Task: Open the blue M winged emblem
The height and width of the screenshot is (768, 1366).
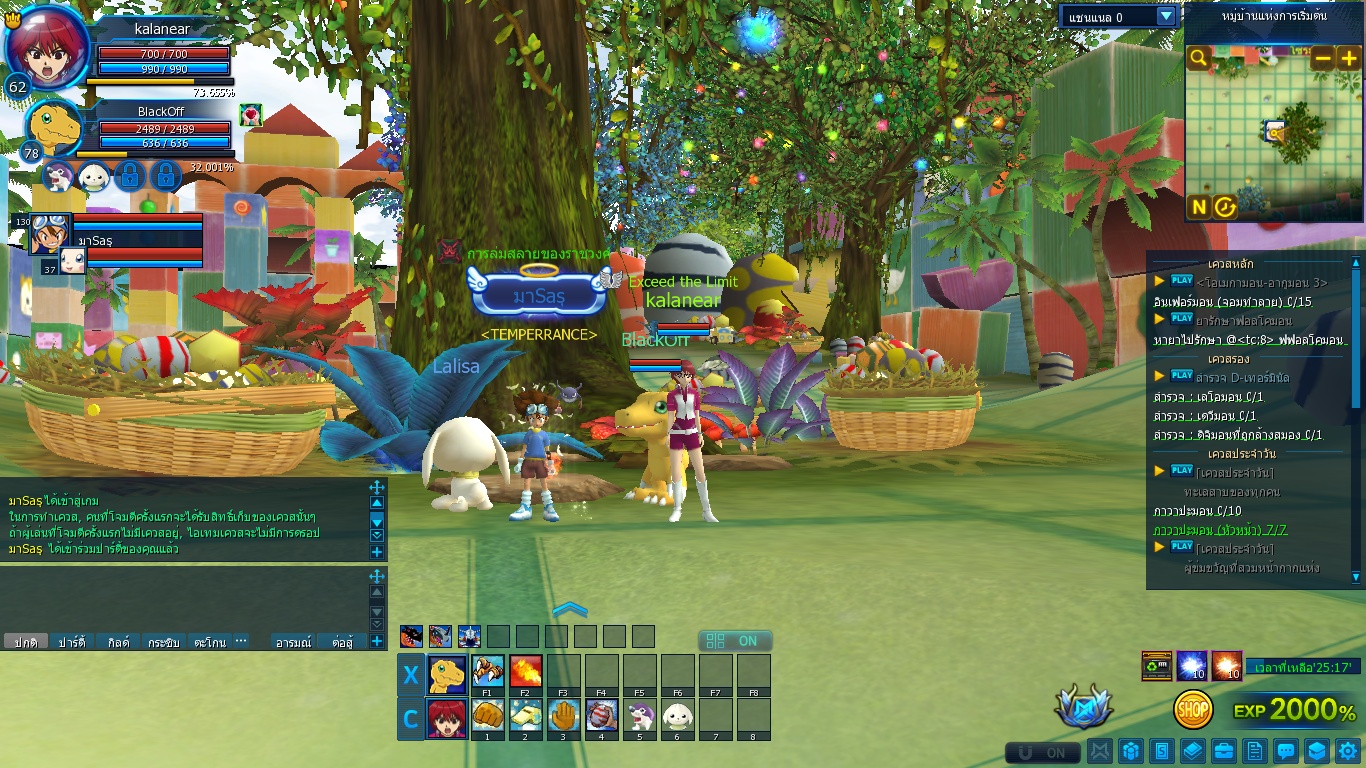Action: coord(1083,707)
